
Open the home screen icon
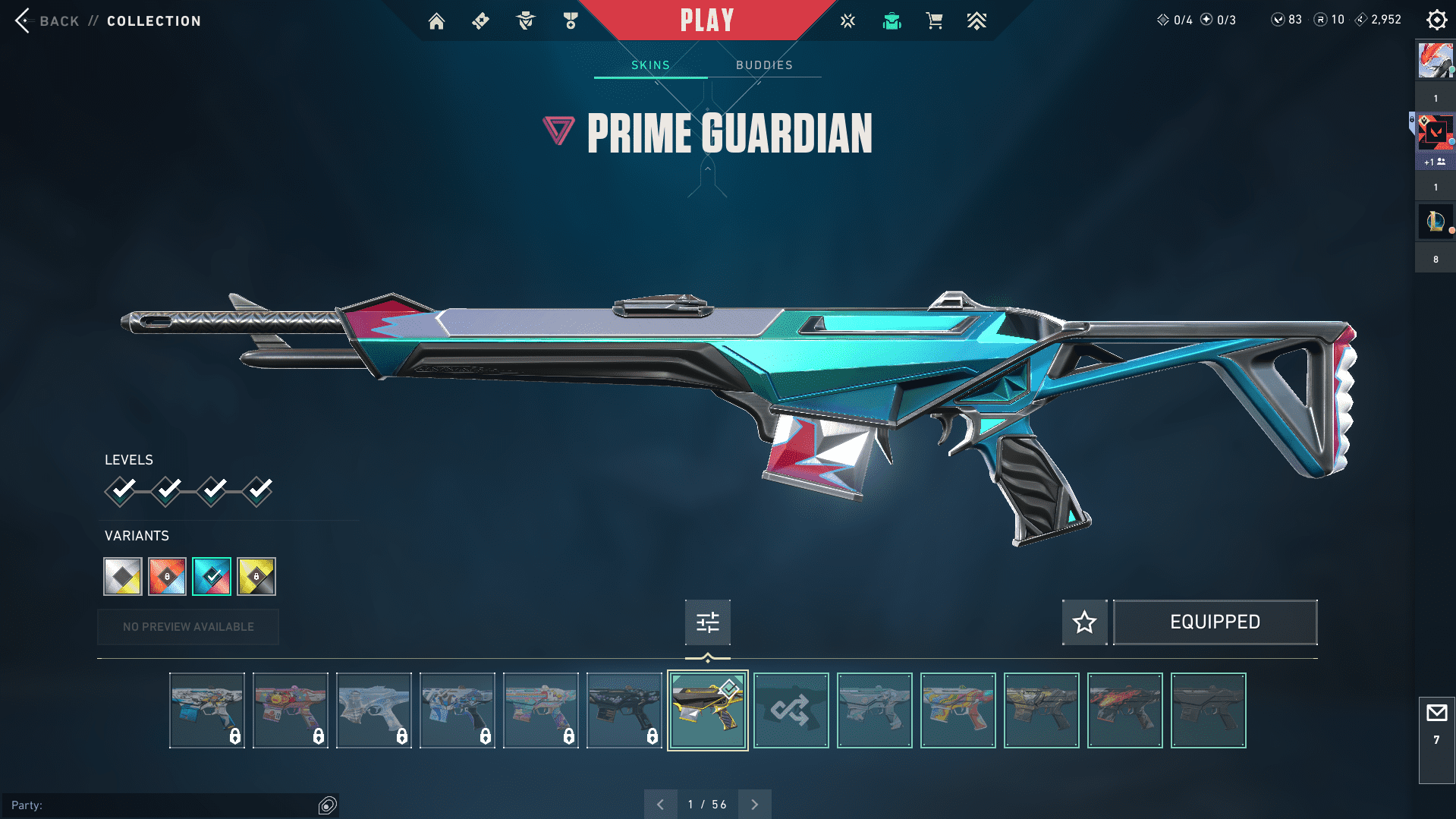pyautogui.click(x=436, y=21)
